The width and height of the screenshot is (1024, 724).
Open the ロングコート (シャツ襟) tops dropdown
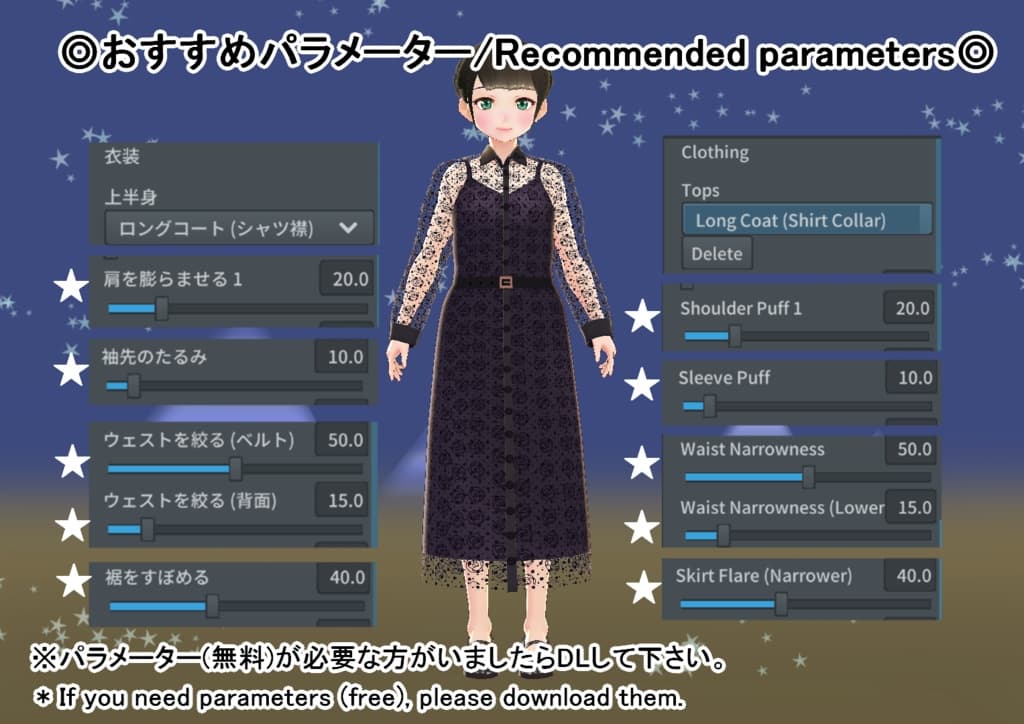coord(239,228)
